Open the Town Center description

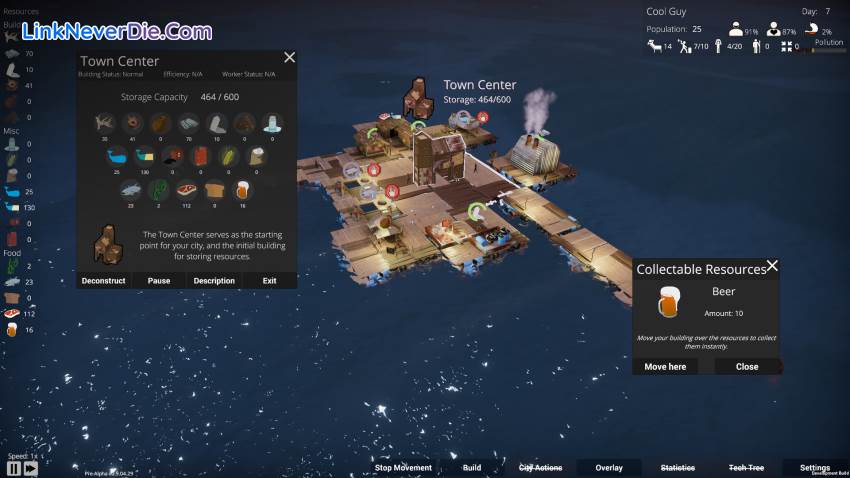214,281
